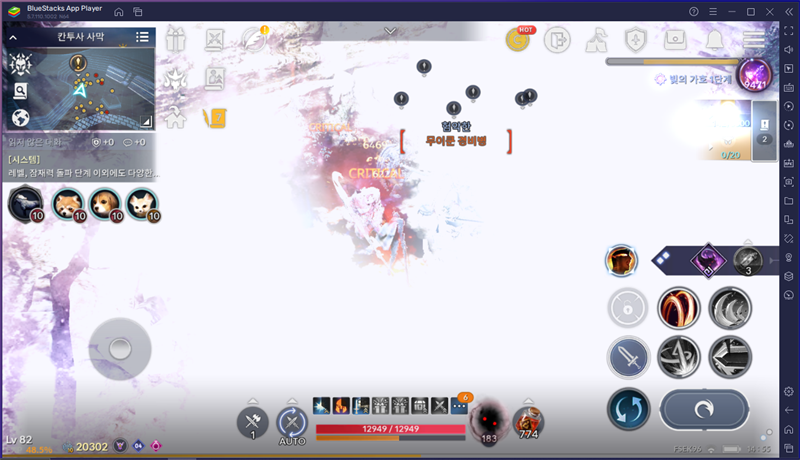
Task: Open the feather quill icon with alert
Action: (252, 40)
